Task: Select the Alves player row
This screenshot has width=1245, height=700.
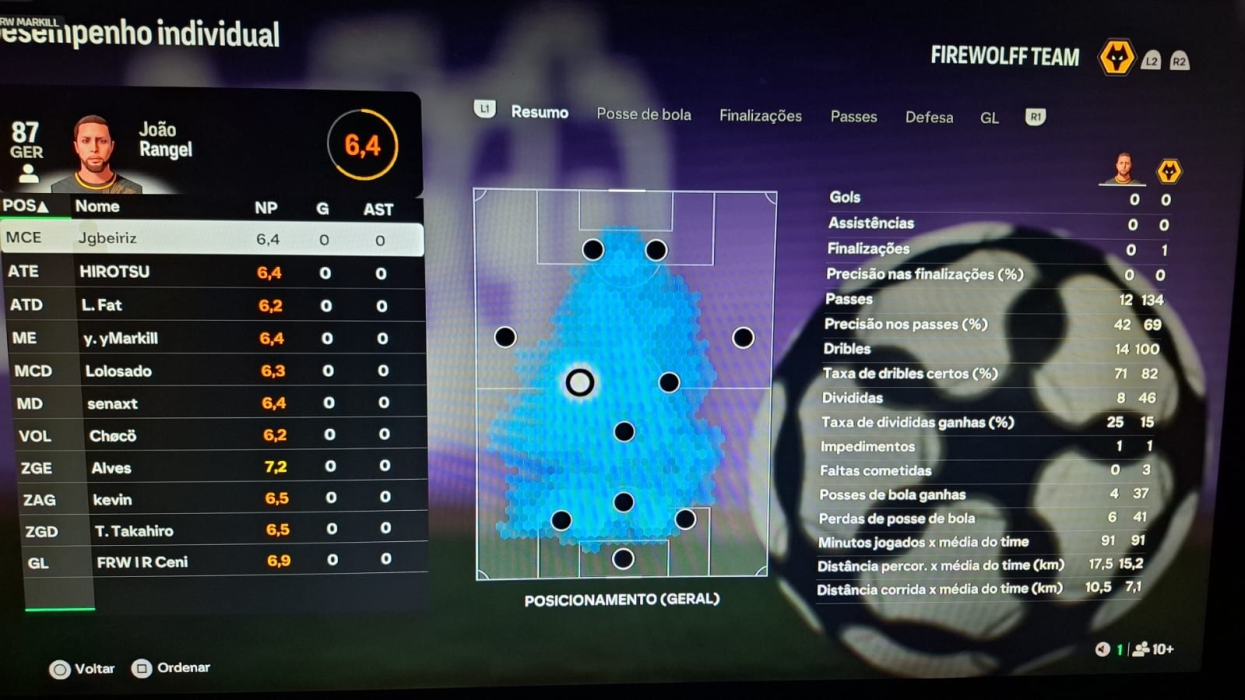Action: point(211,467)
